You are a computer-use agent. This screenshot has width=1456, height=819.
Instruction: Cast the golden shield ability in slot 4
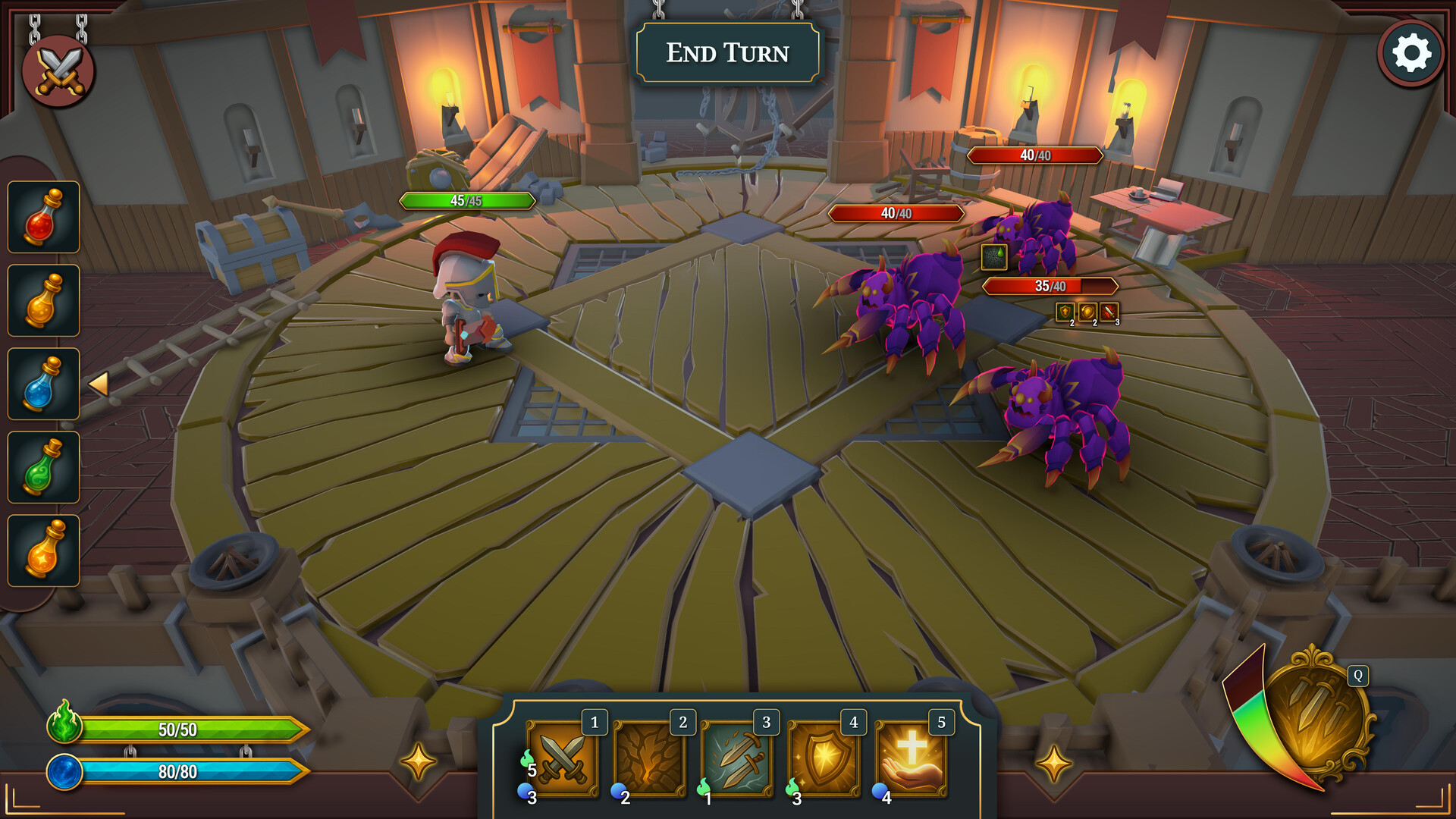pyautogui.click(x=826, y=760)
